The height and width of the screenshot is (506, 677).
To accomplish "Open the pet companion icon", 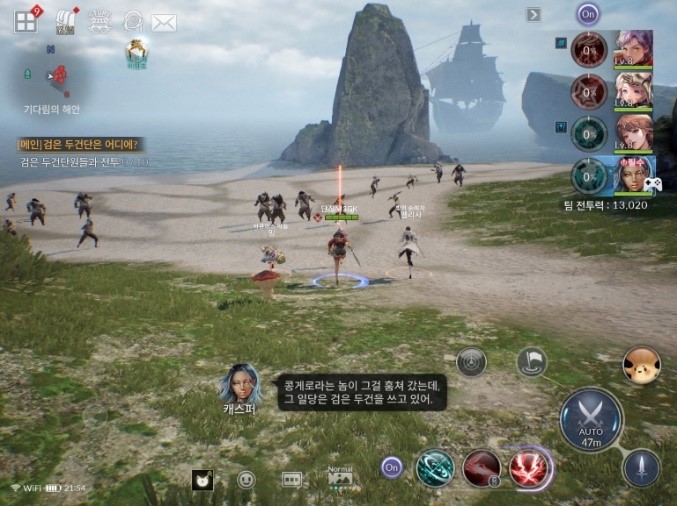I will [x=640, y=365].
